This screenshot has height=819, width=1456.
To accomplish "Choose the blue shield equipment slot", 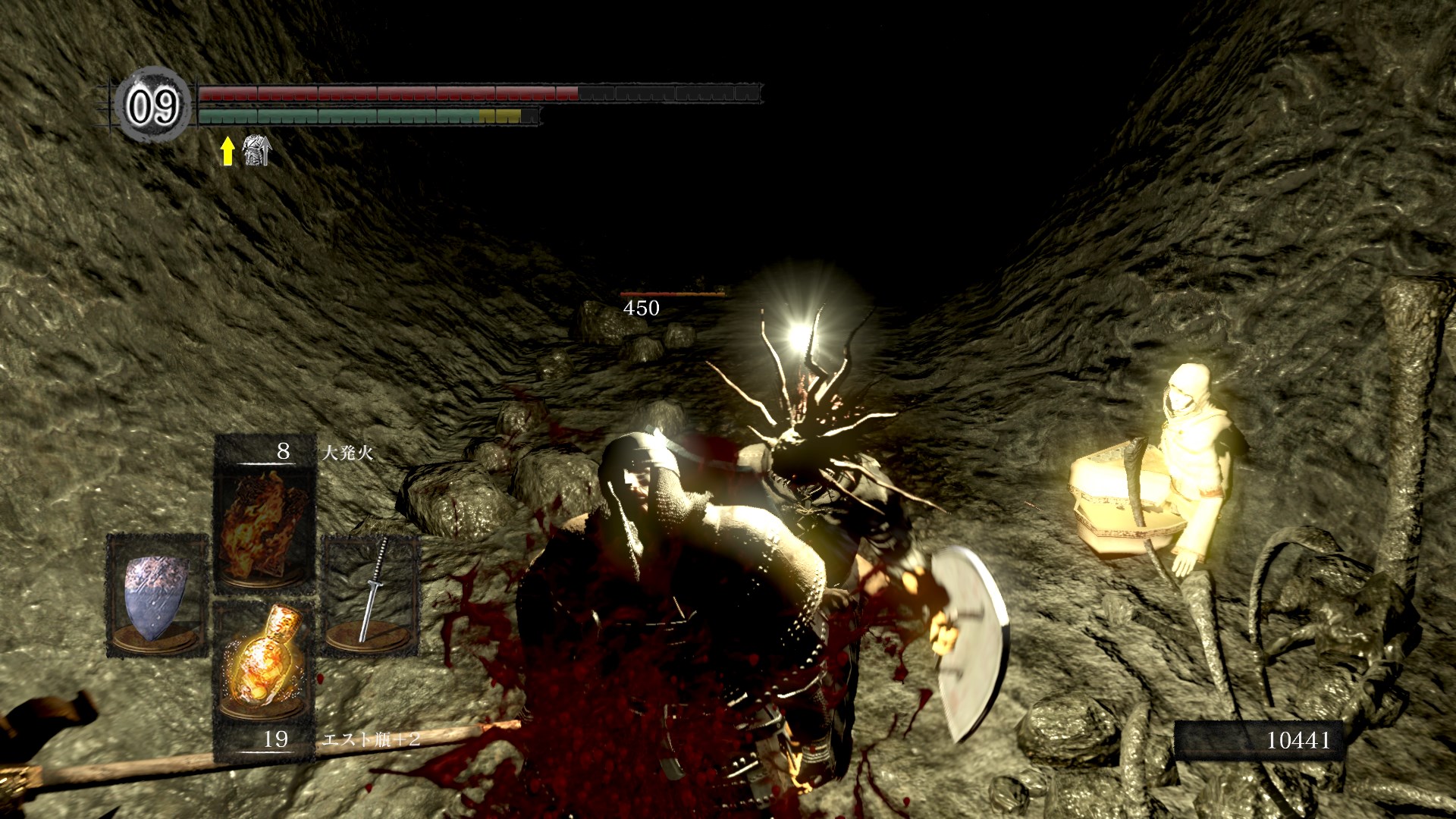I will [x=157, y=595].
